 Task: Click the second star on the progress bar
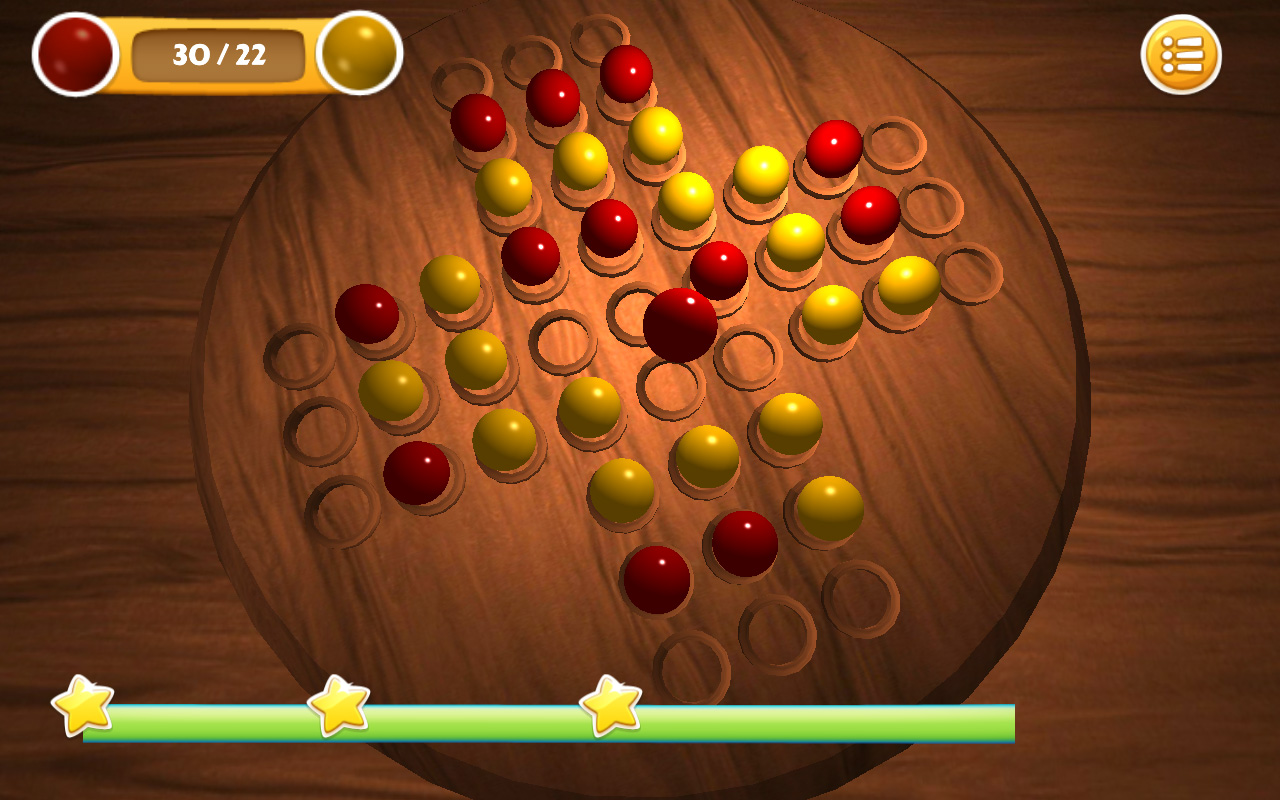[340, 708]
